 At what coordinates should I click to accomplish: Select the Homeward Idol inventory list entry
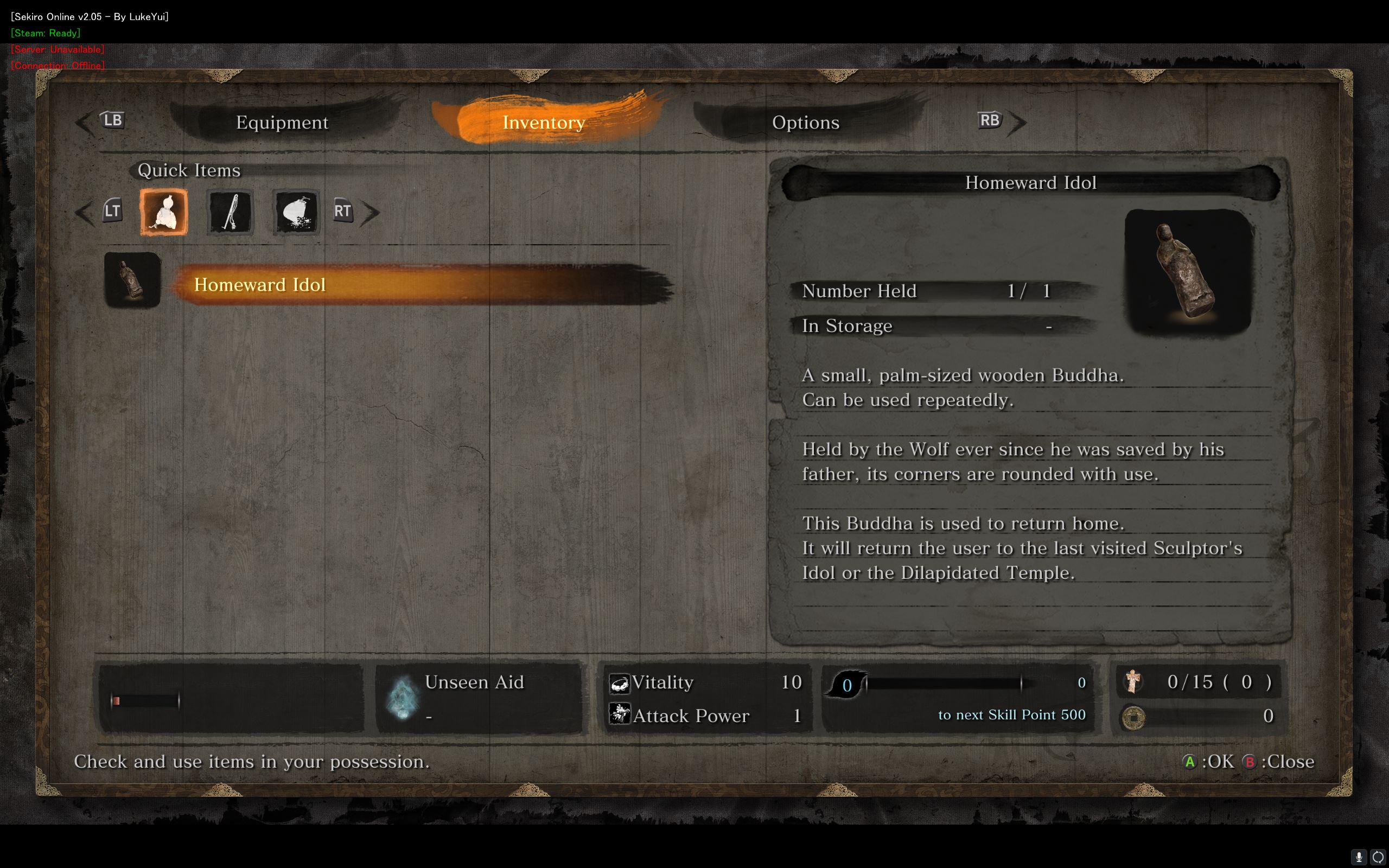260,284
